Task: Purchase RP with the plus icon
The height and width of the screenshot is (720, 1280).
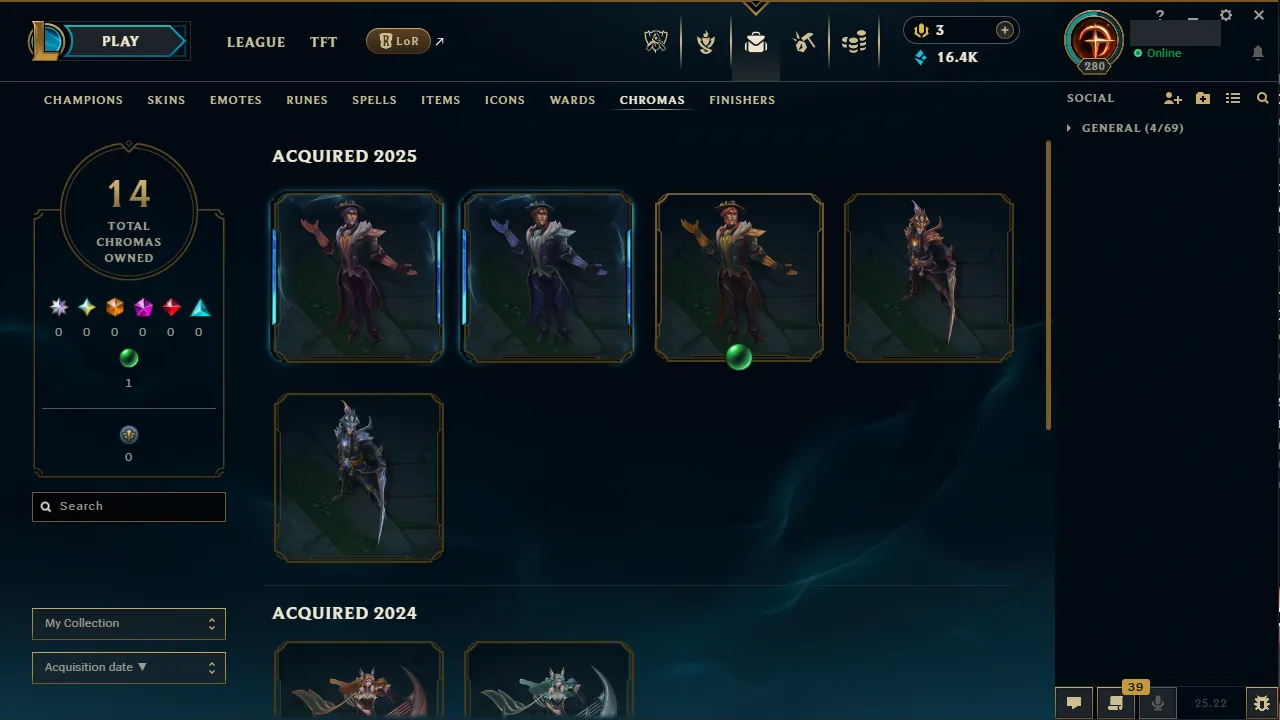Action: (1004, 30)
